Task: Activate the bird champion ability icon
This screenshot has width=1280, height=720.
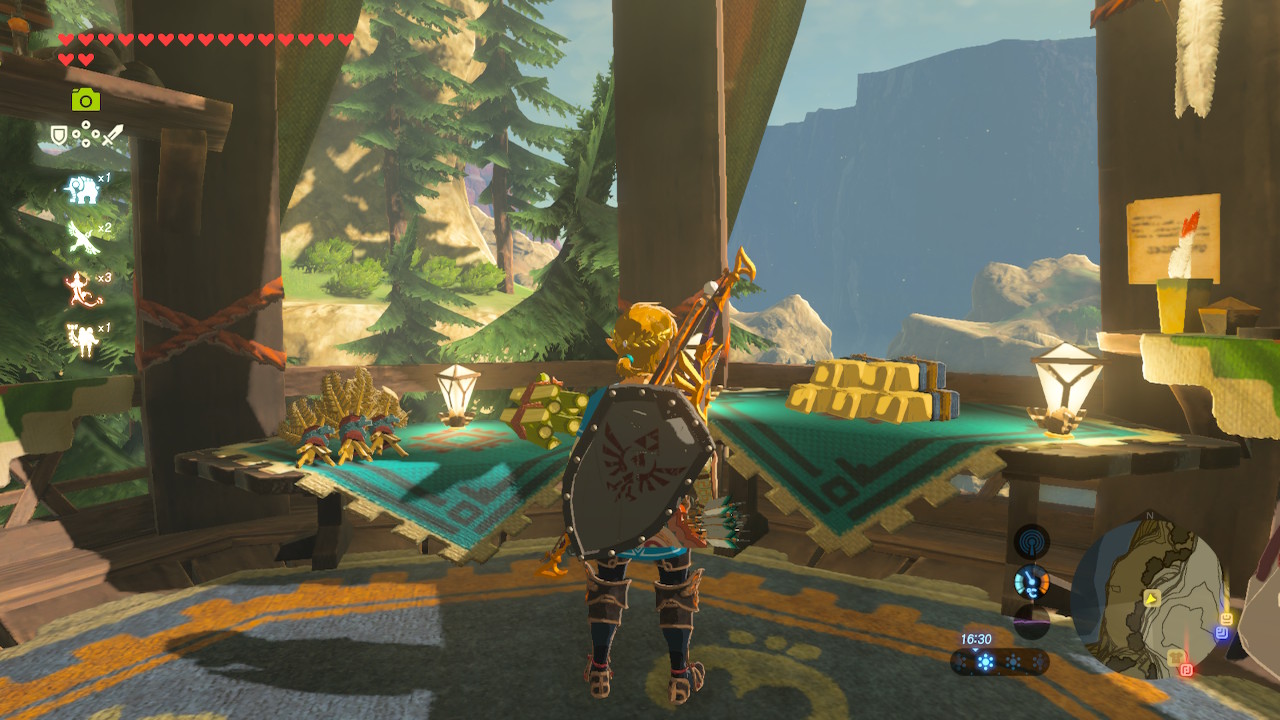Action: tap(82, 238)
